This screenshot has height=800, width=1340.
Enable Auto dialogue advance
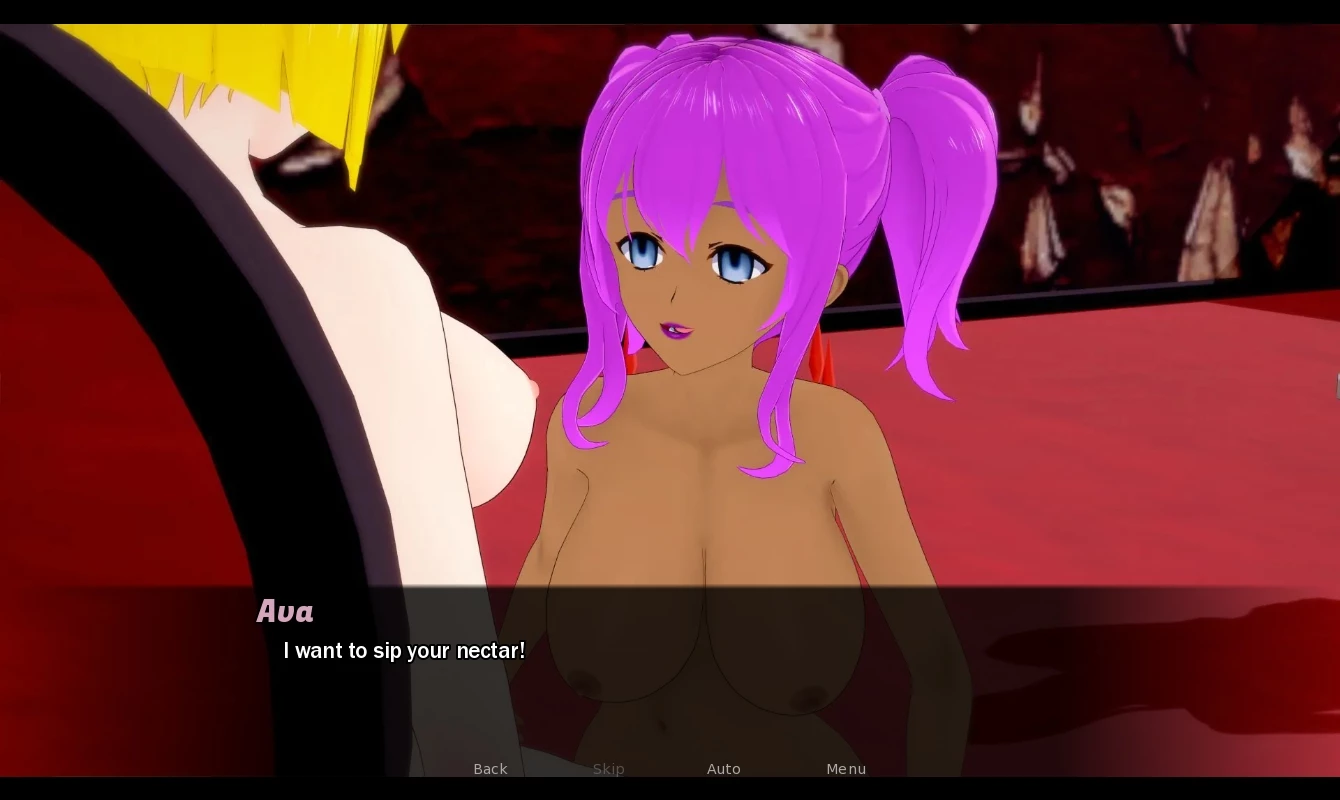(x=723, y=769)
